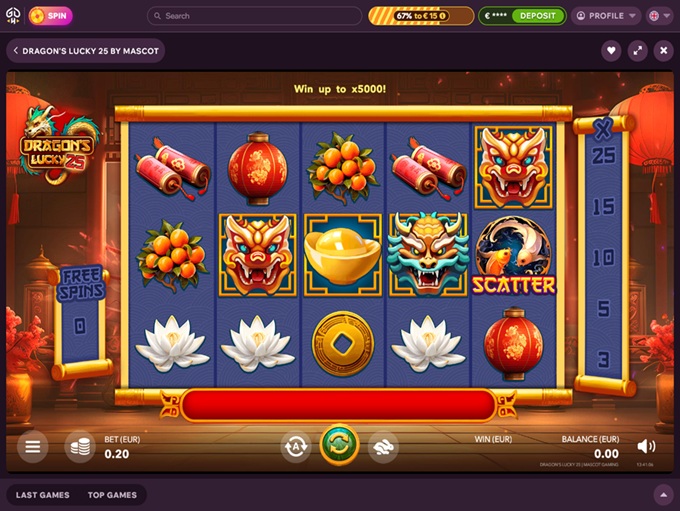
Task: Focus the Search field
Action: click(x=255, y=16)
